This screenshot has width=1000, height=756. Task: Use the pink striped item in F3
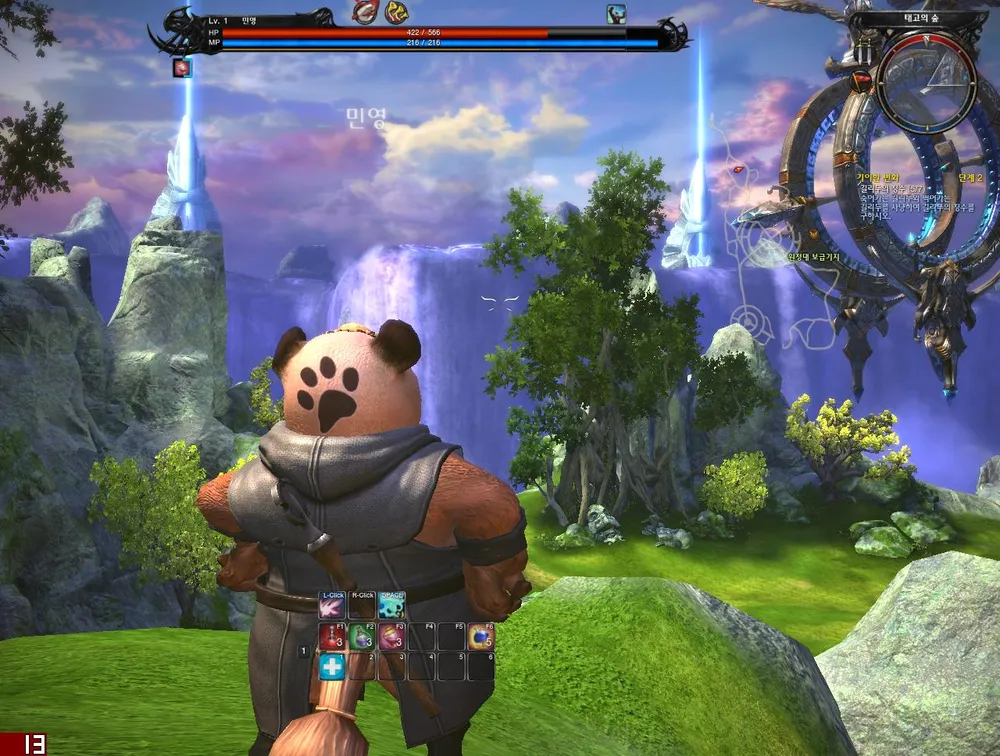coord(392,637)
